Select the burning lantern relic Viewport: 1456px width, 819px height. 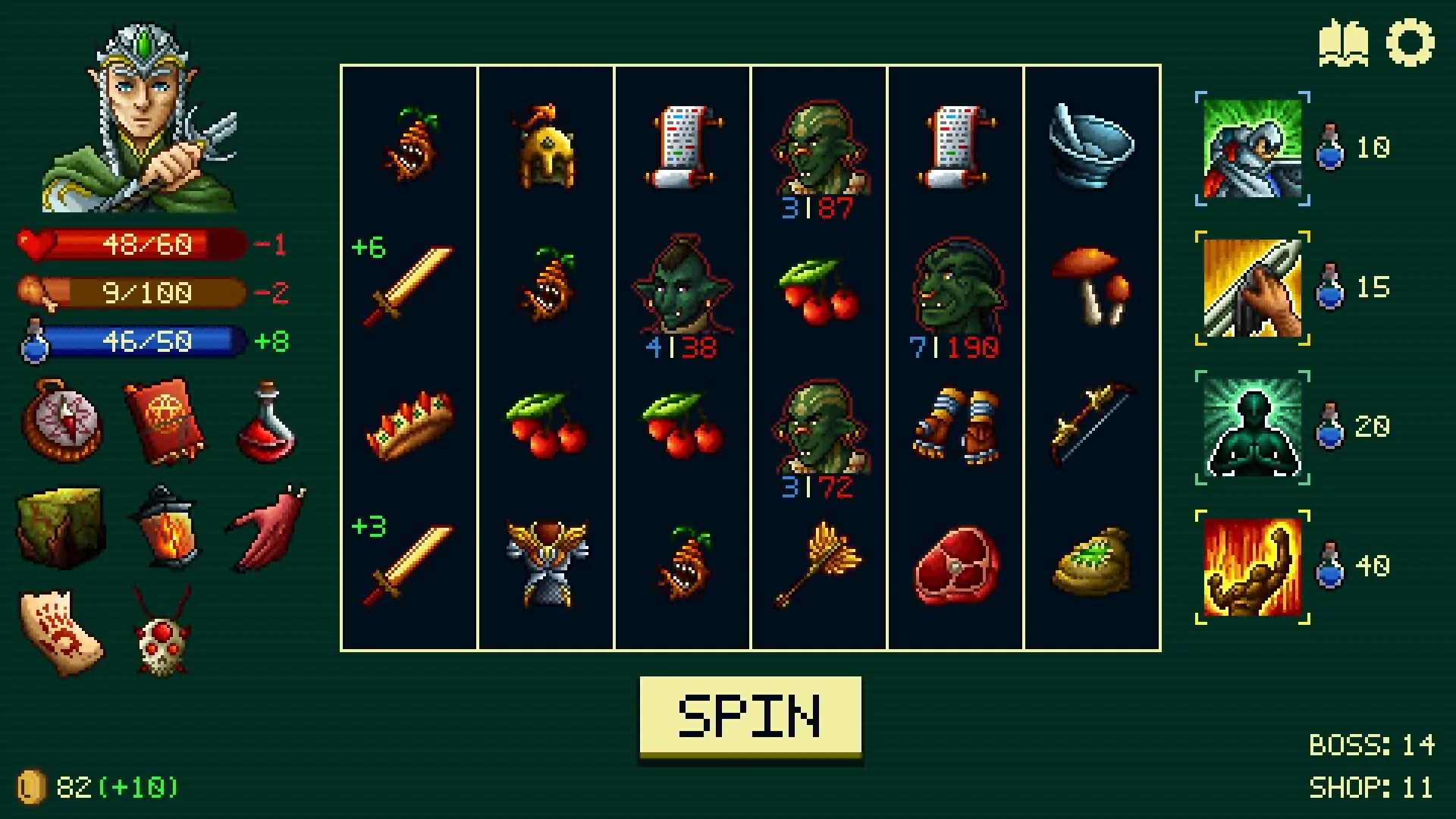click(165, 525)
